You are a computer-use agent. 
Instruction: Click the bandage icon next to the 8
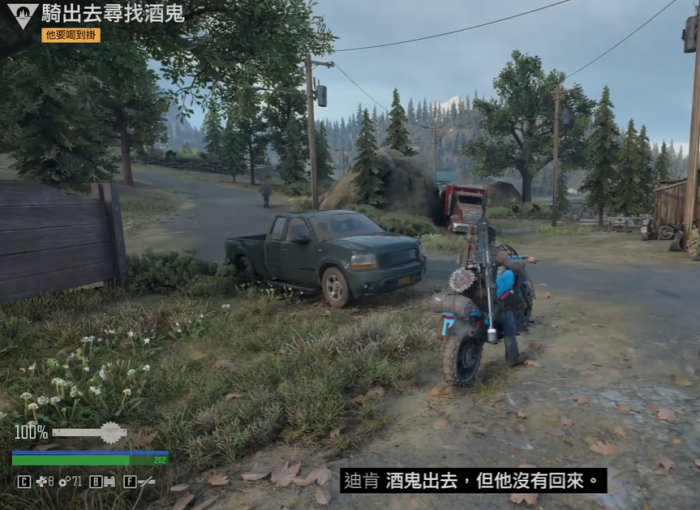point(41,481)
